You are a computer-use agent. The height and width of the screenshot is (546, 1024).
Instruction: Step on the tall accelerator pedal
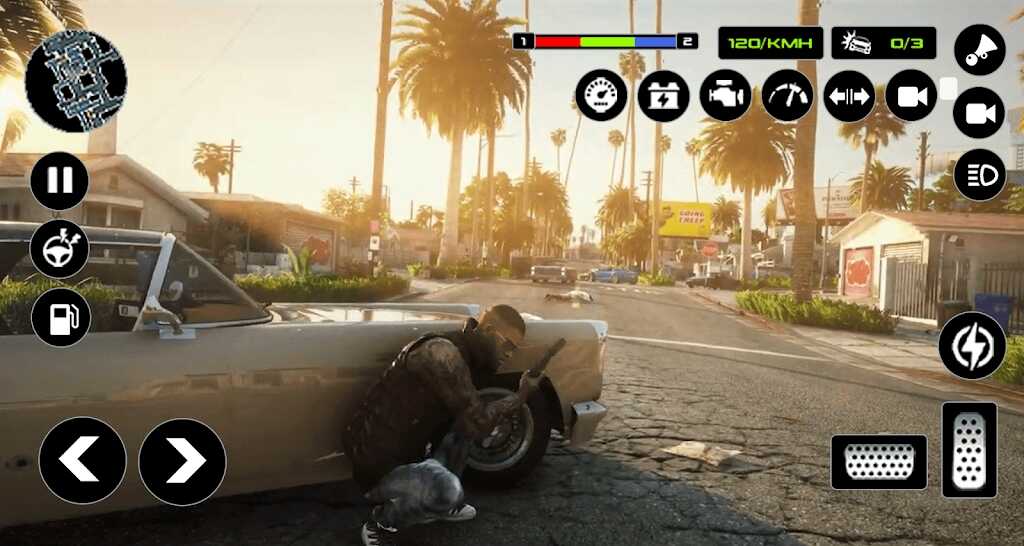pos(969,450)
